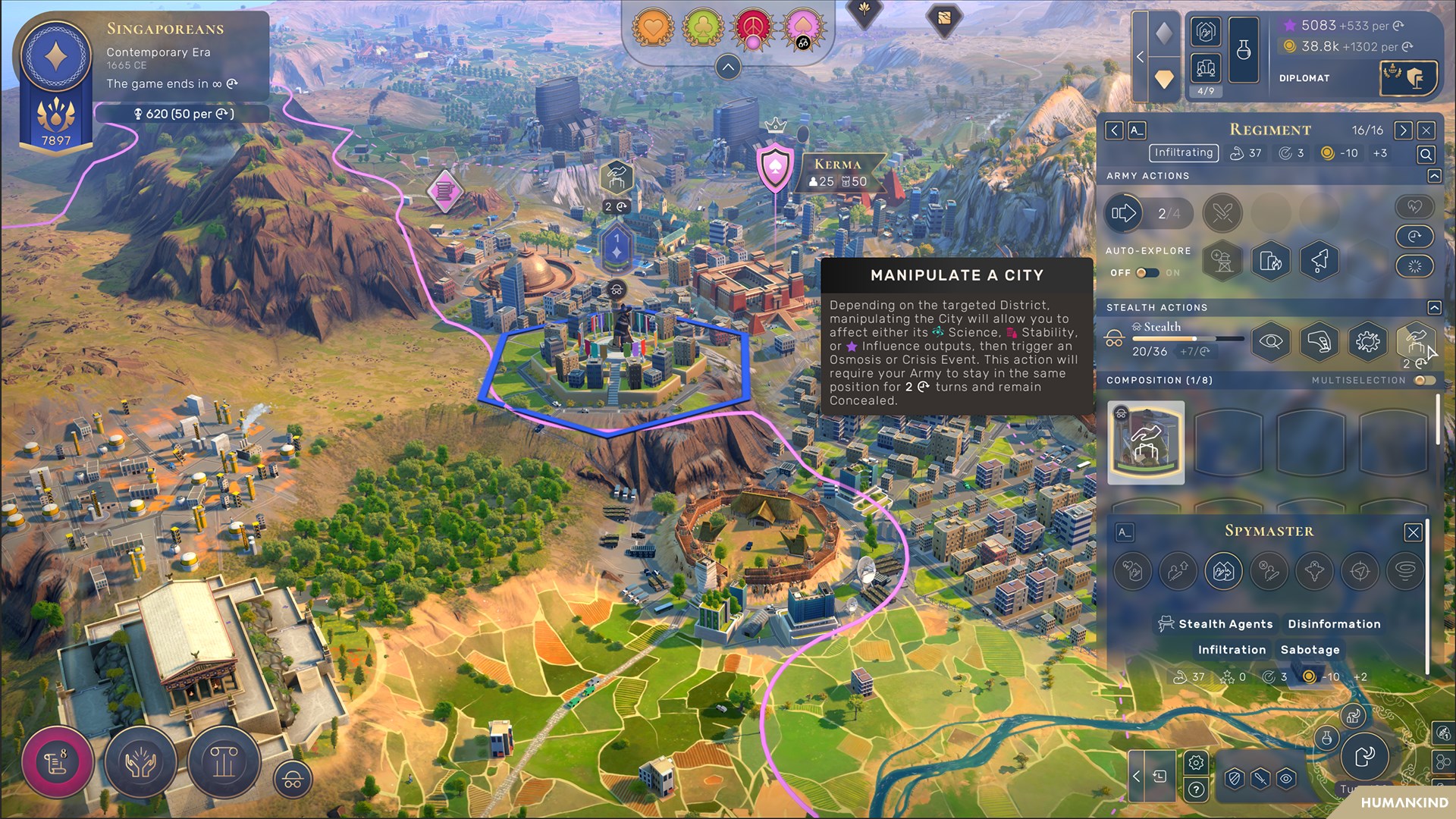Viewport: 1456px width, 819px height.
Task: Collapse the Stealth Actions section
Action: click(1434, 308)
